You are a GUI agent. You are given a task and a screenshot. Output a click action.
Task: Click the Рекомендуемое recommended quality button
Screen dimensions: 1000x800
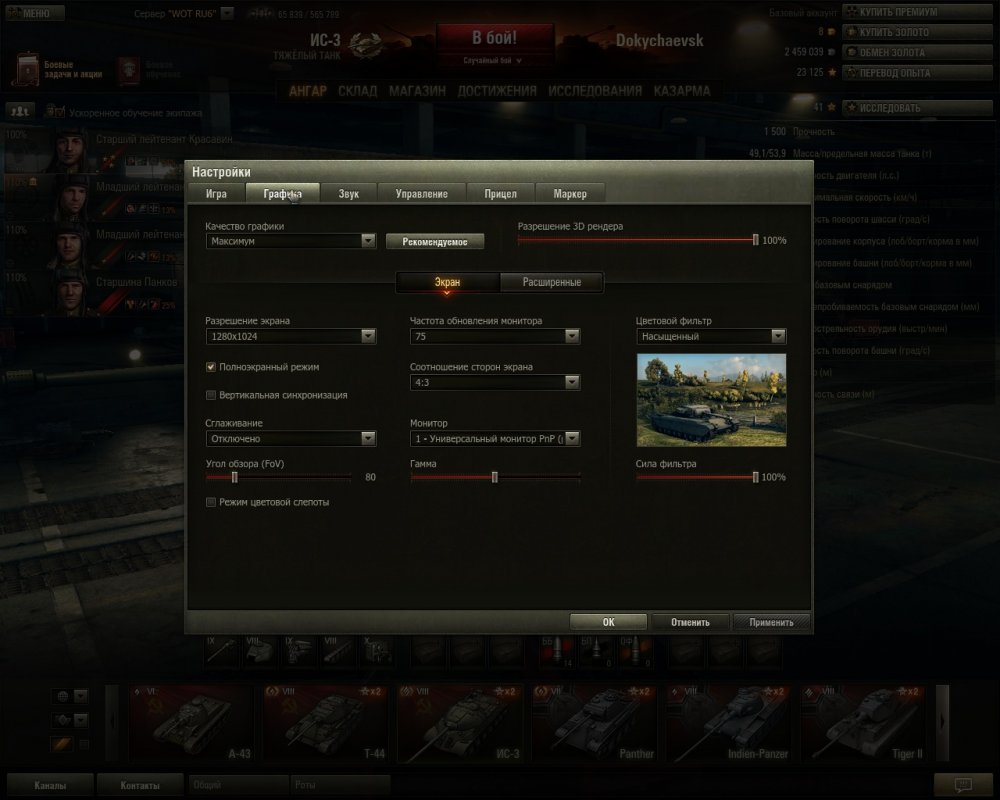(434, 241)
